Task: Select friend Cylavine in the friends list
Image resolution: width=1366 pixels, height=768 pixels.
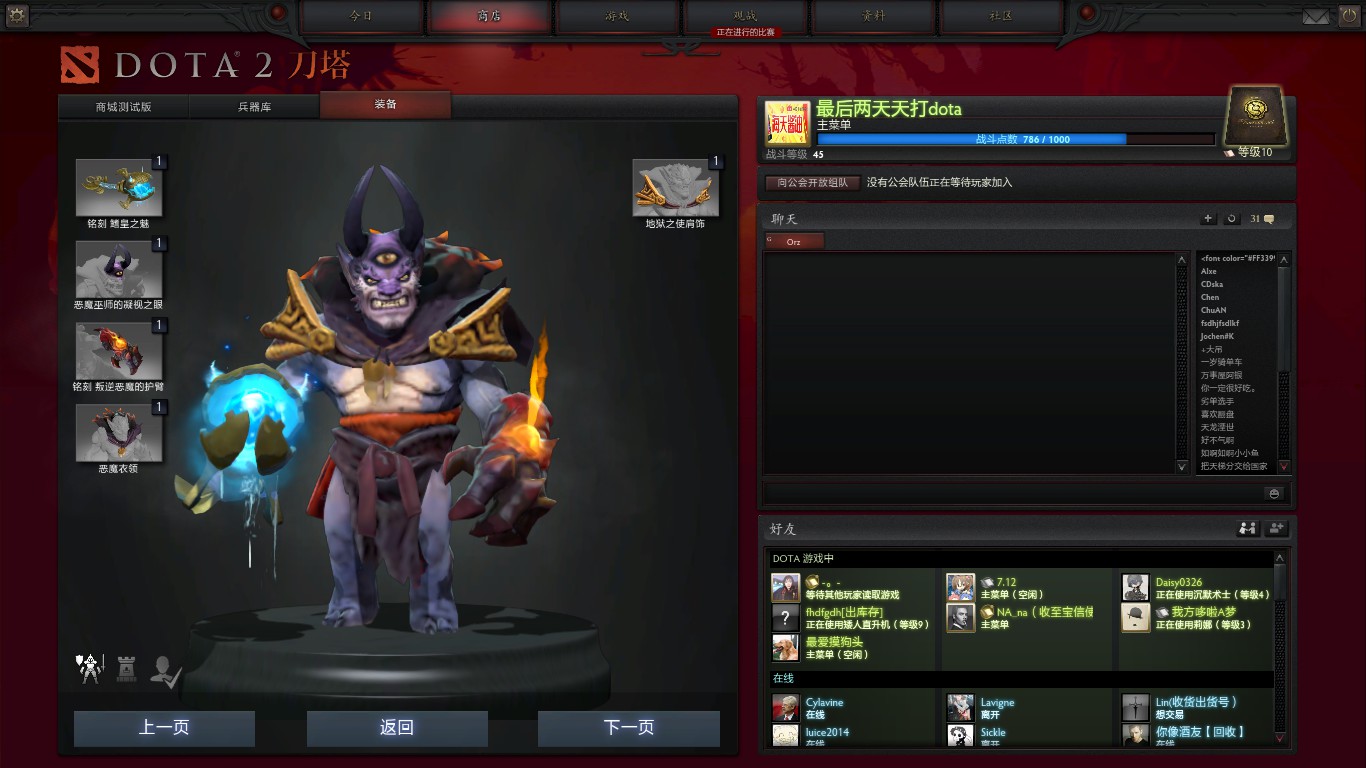Action: (824, 708)
